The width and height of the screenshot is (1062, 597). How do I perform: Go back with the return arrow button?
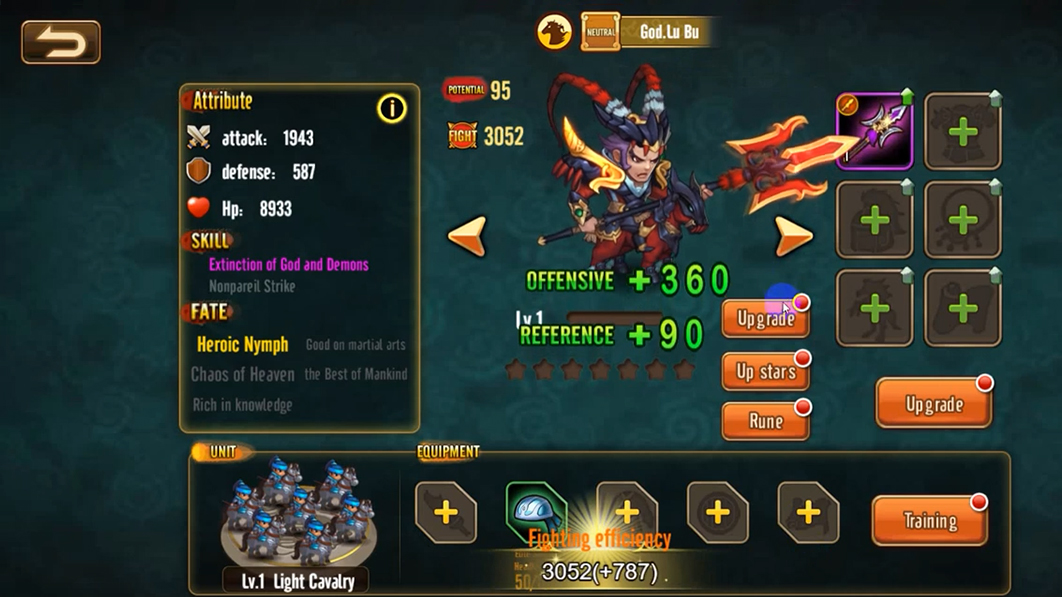pyautogui.click(x=61, y=42)
